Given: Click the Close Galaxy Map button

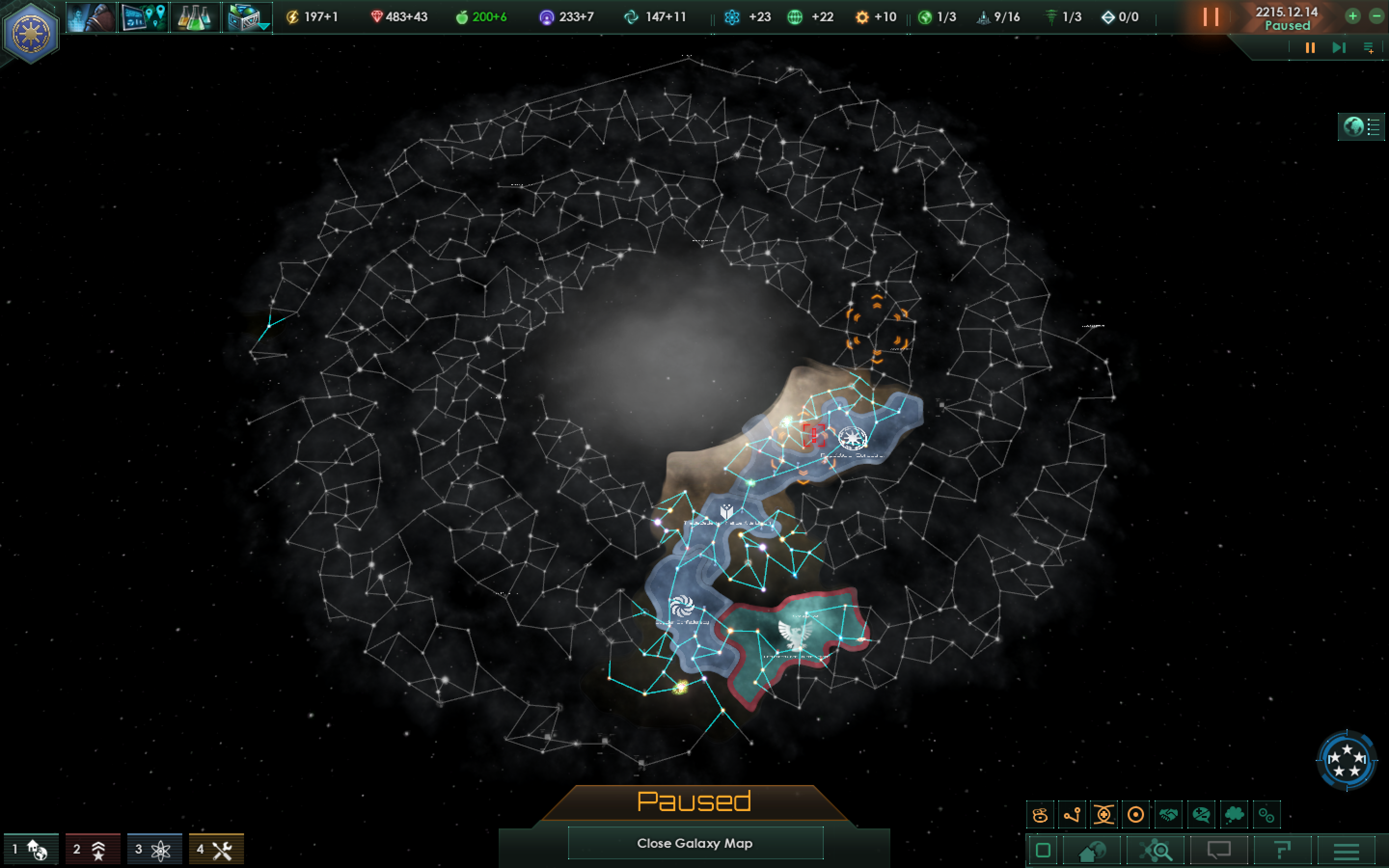Looking at the screenshot, I should [694, 843].
